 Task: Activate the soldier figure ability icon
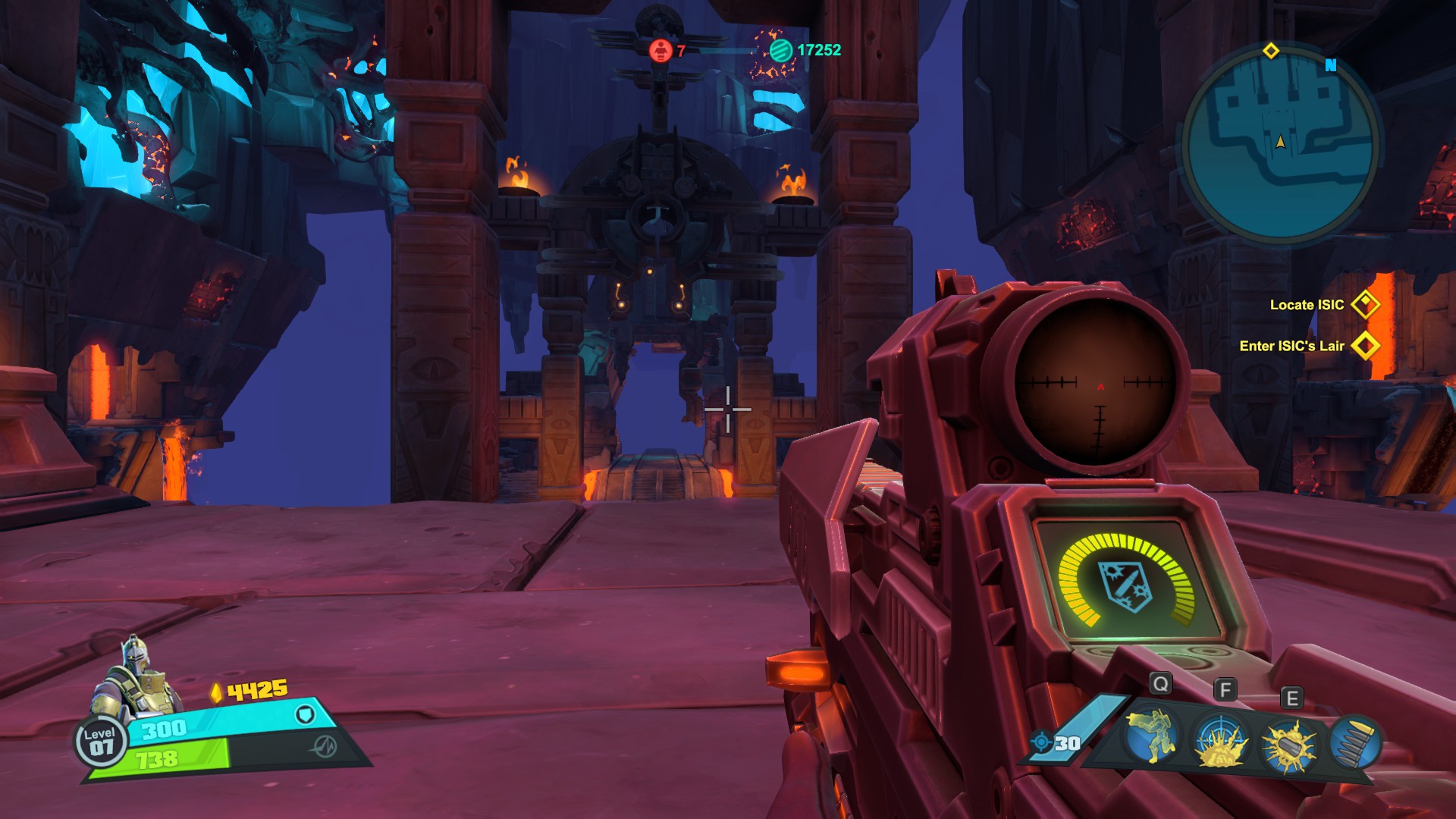1153,736
